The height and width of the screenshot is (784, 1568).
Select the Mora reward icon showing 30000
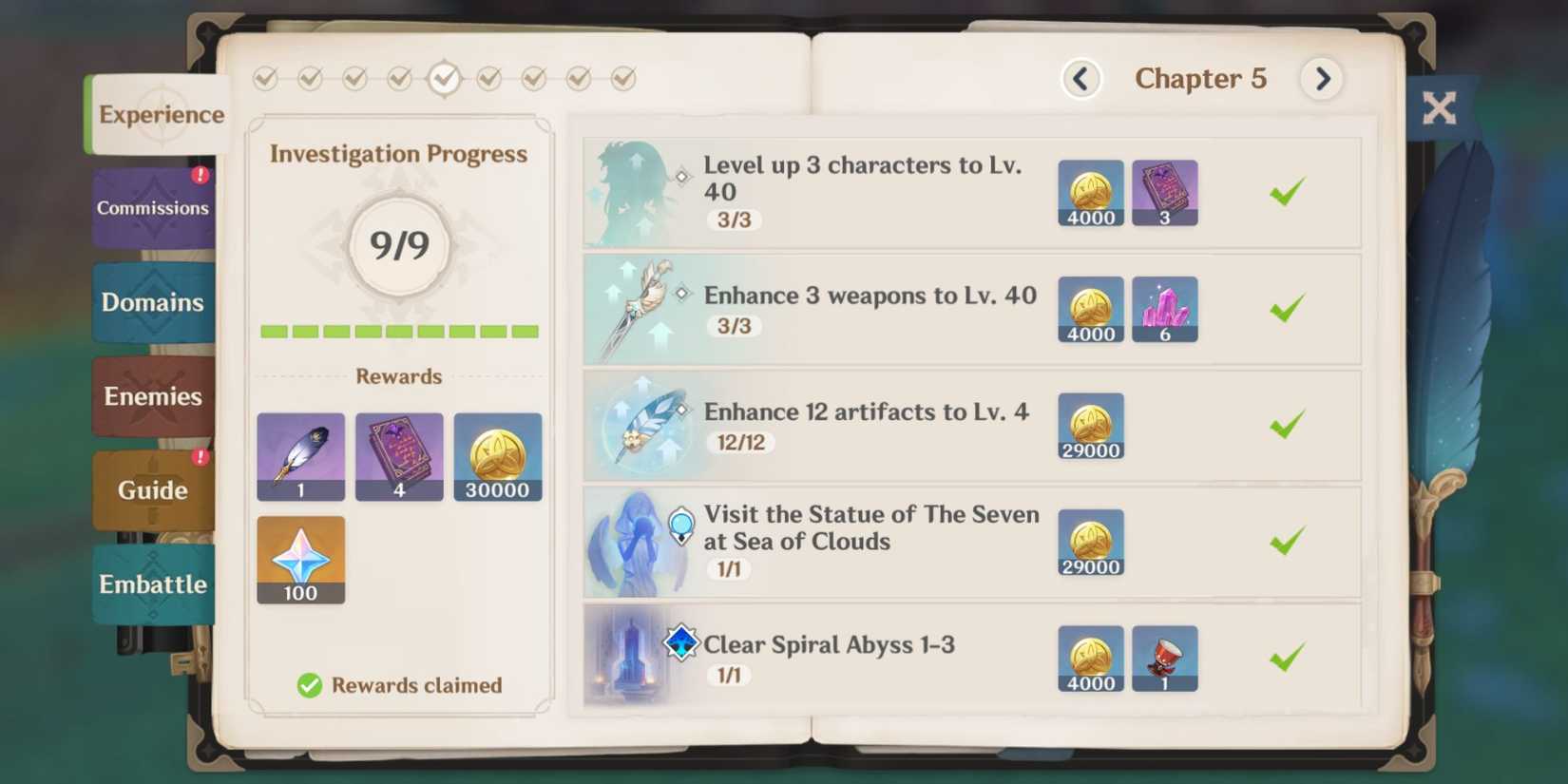pos(497,457)
